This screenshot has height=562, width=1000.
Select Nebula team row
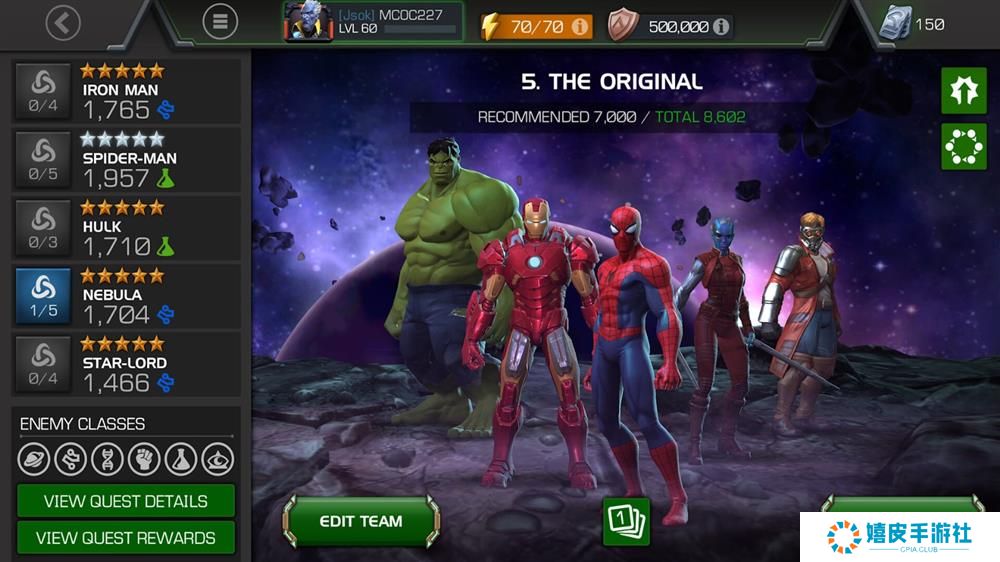coord(127,295)
